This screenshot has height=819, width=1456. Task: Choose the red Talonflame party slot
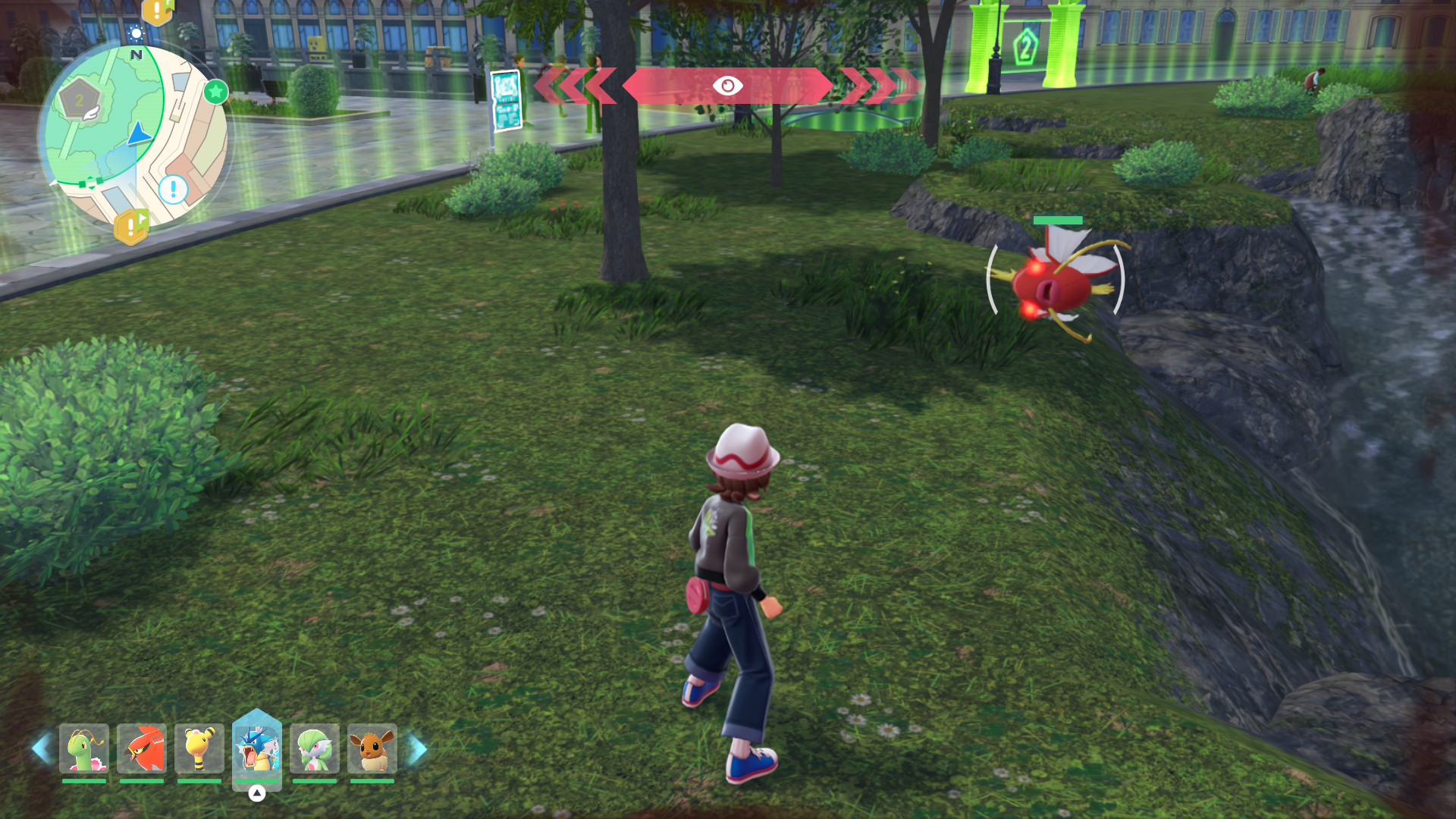142,748
